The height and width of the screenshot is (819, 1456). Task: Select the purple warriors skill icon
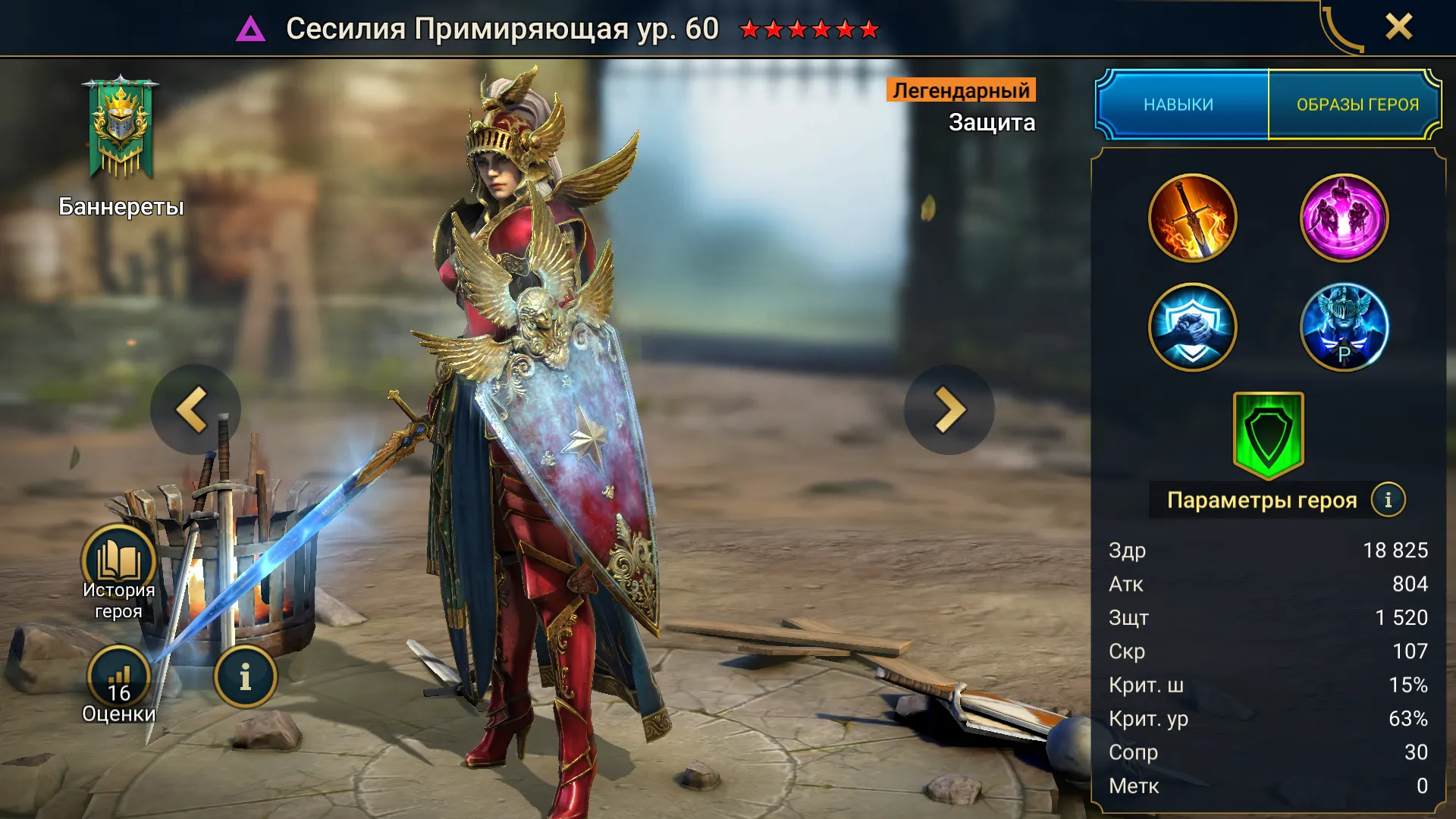1344,218
